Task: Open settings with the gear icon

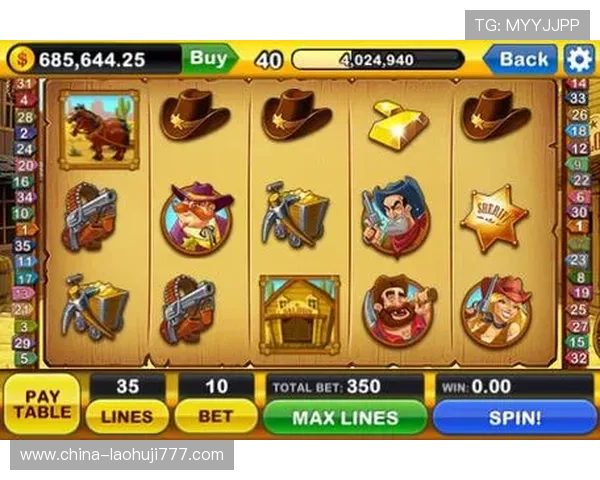Action: point(579,59)
